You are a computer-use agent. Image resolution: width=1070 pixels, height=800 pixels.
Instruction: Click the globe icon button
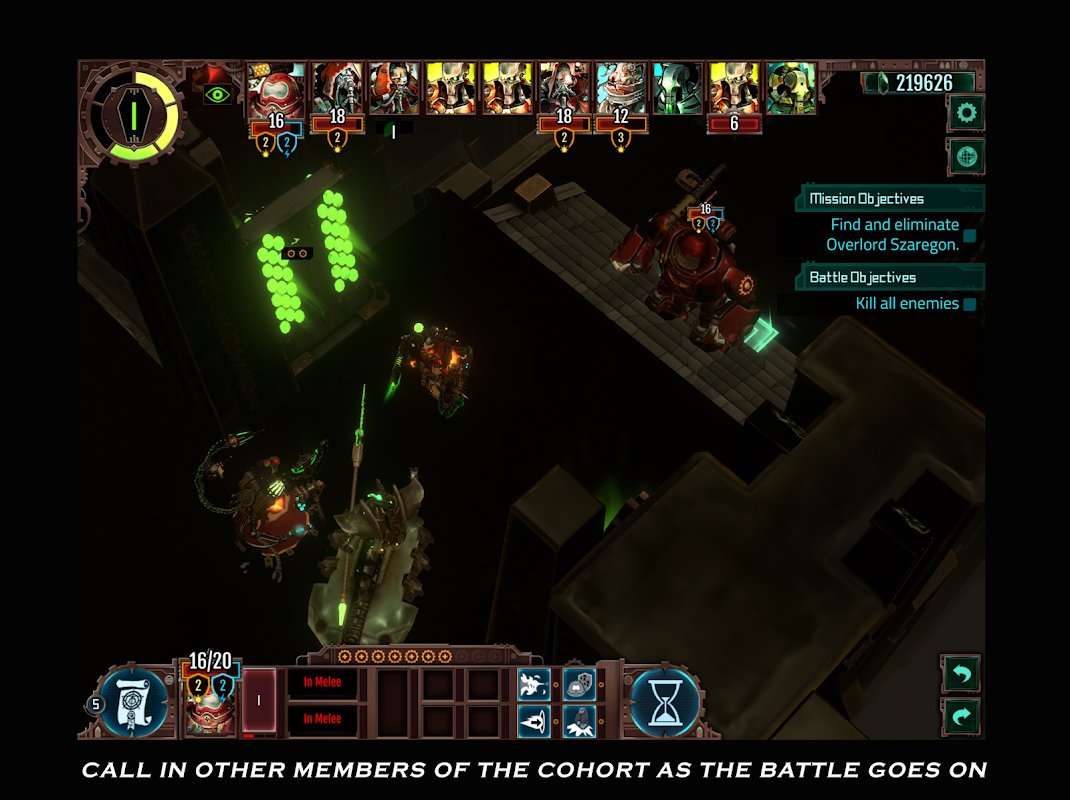[x=966, y=157]
